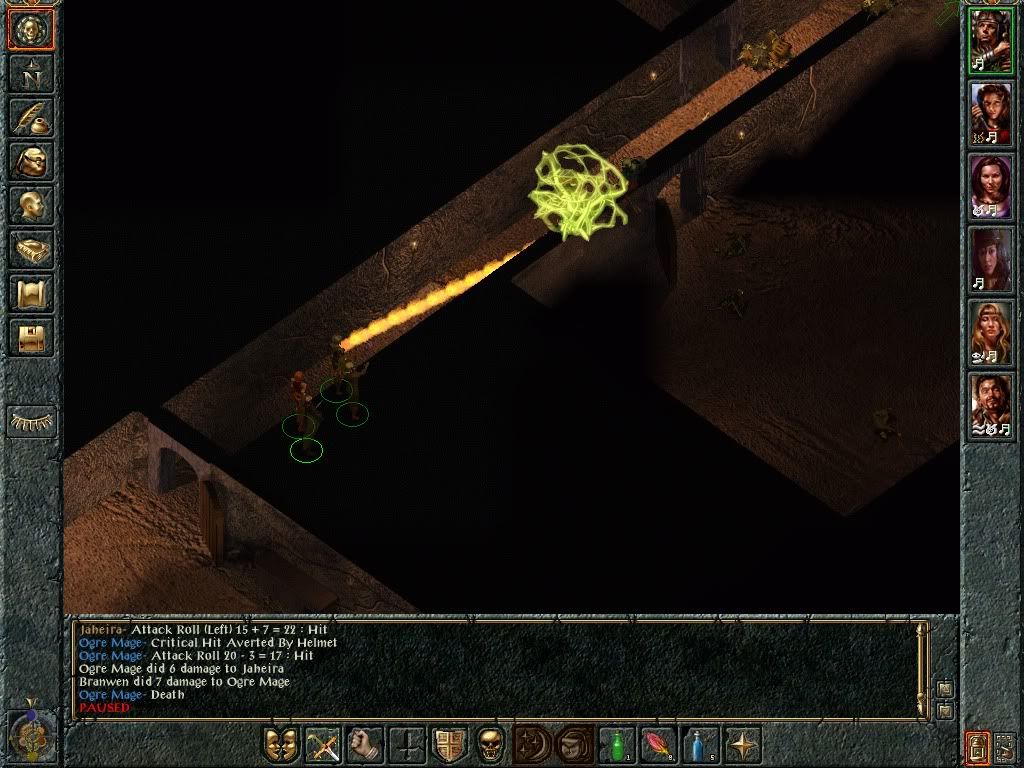The image size is (1024, 768).
Task: Click the twin masks talk button
Action: click(x=281, y=745)
